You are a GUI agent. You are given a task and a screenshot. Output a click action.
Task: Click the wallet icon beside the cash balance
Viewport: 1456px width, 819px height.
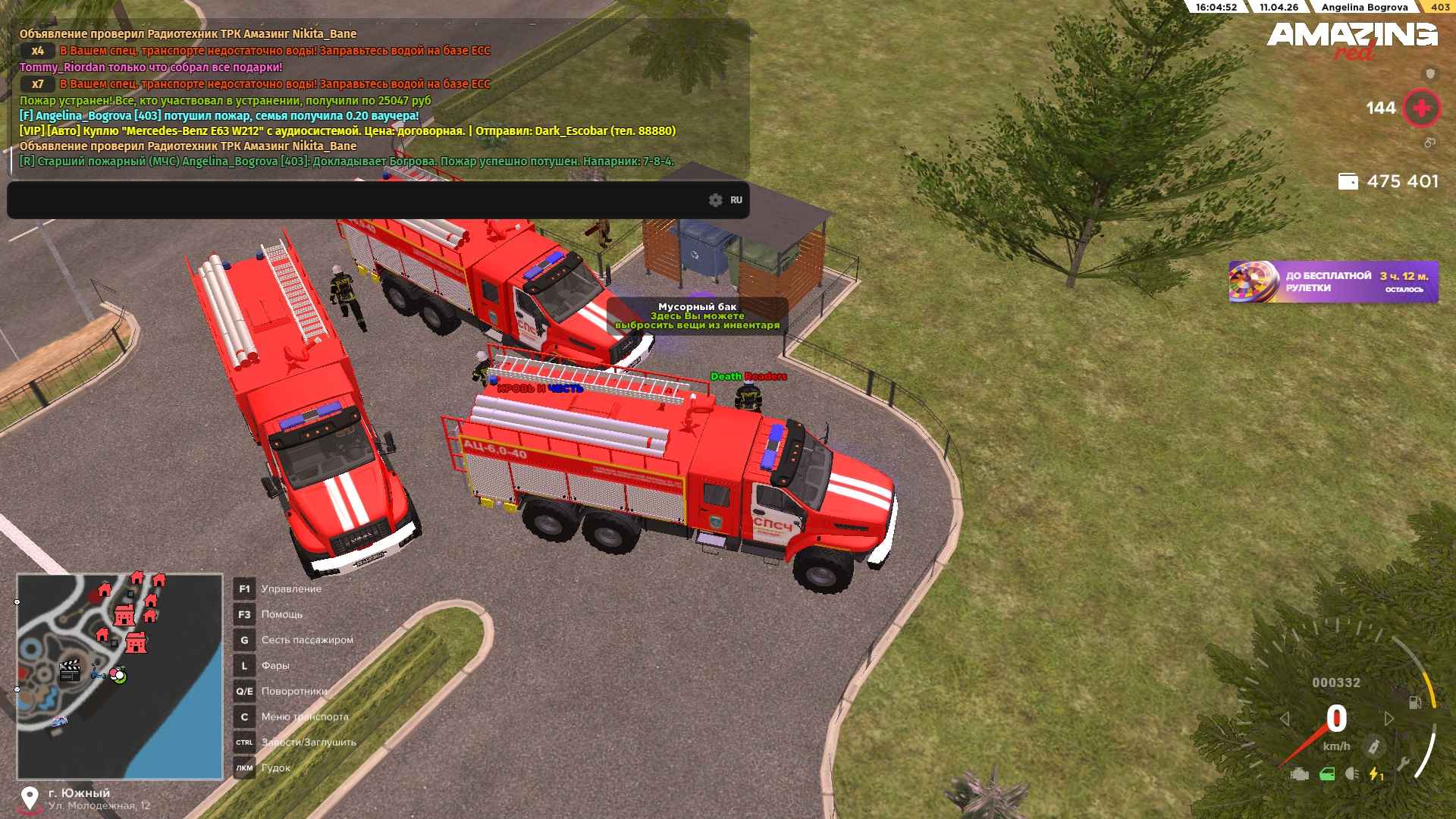(1348, 181)
